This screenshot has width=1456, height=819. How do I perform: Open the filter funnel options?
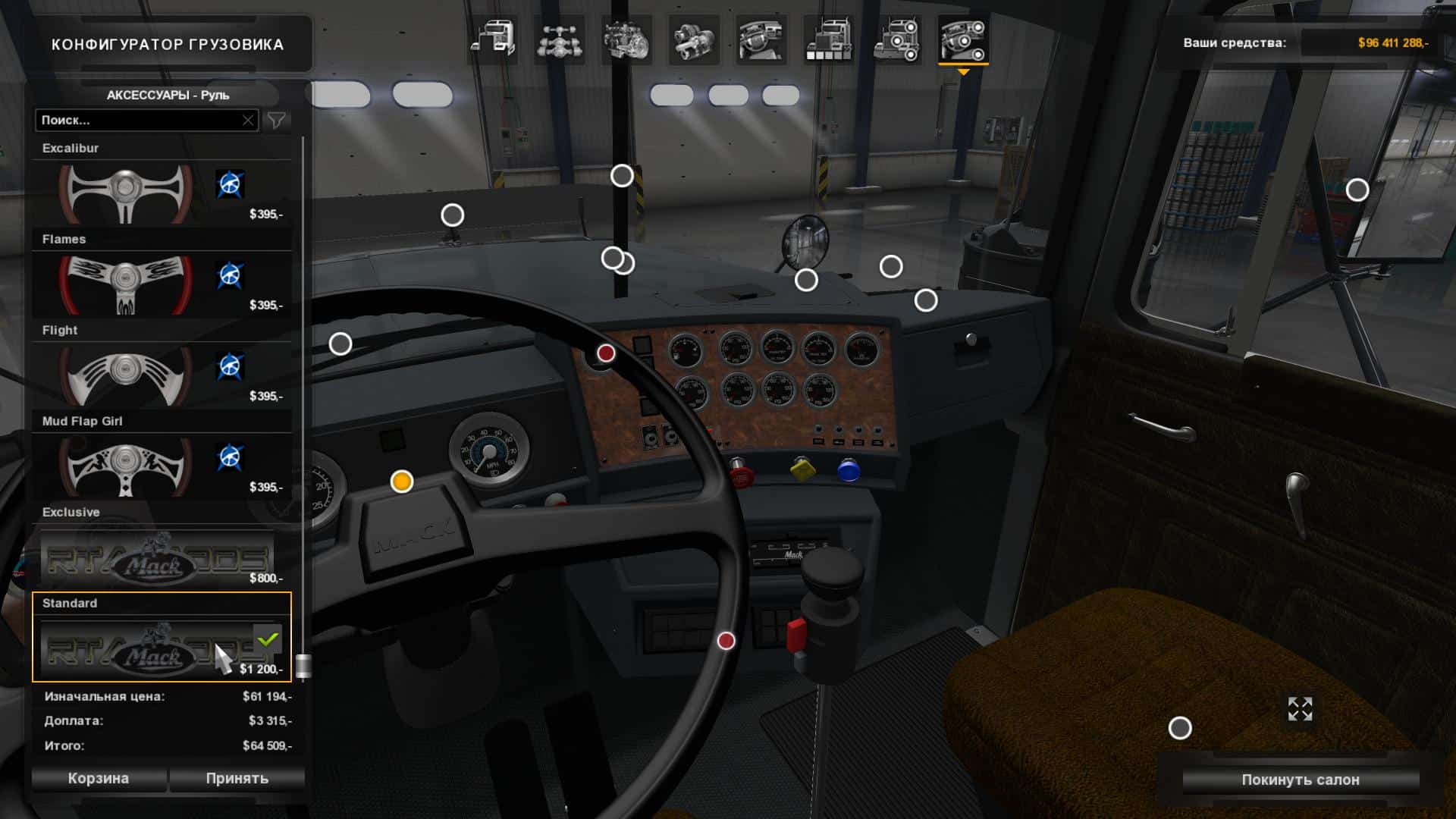click(277, 120)
